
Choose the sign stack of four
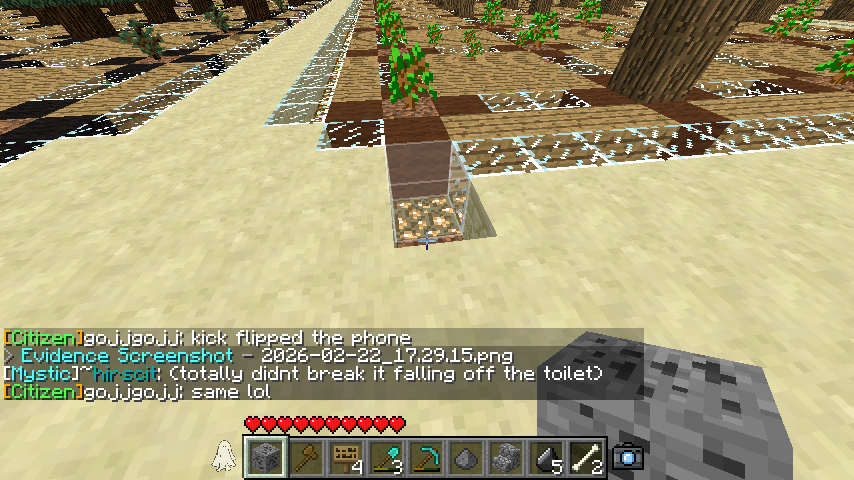[x=346, y=458]
